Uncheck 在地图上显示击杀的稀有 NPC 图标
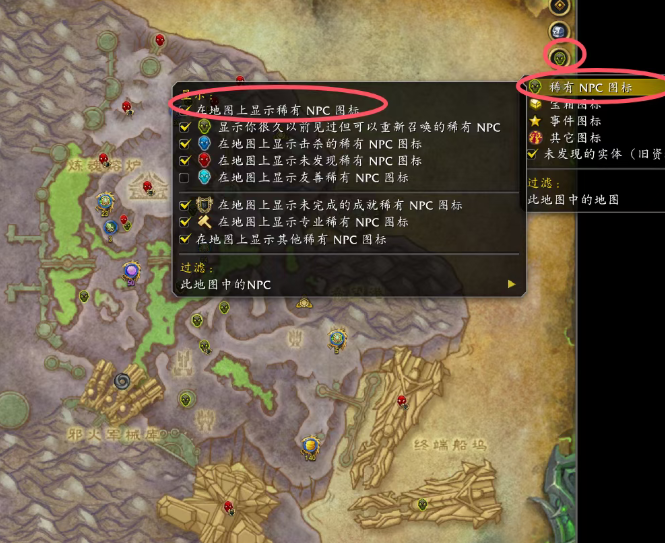This screenshot has height=543, width=665. pos(184,143)
